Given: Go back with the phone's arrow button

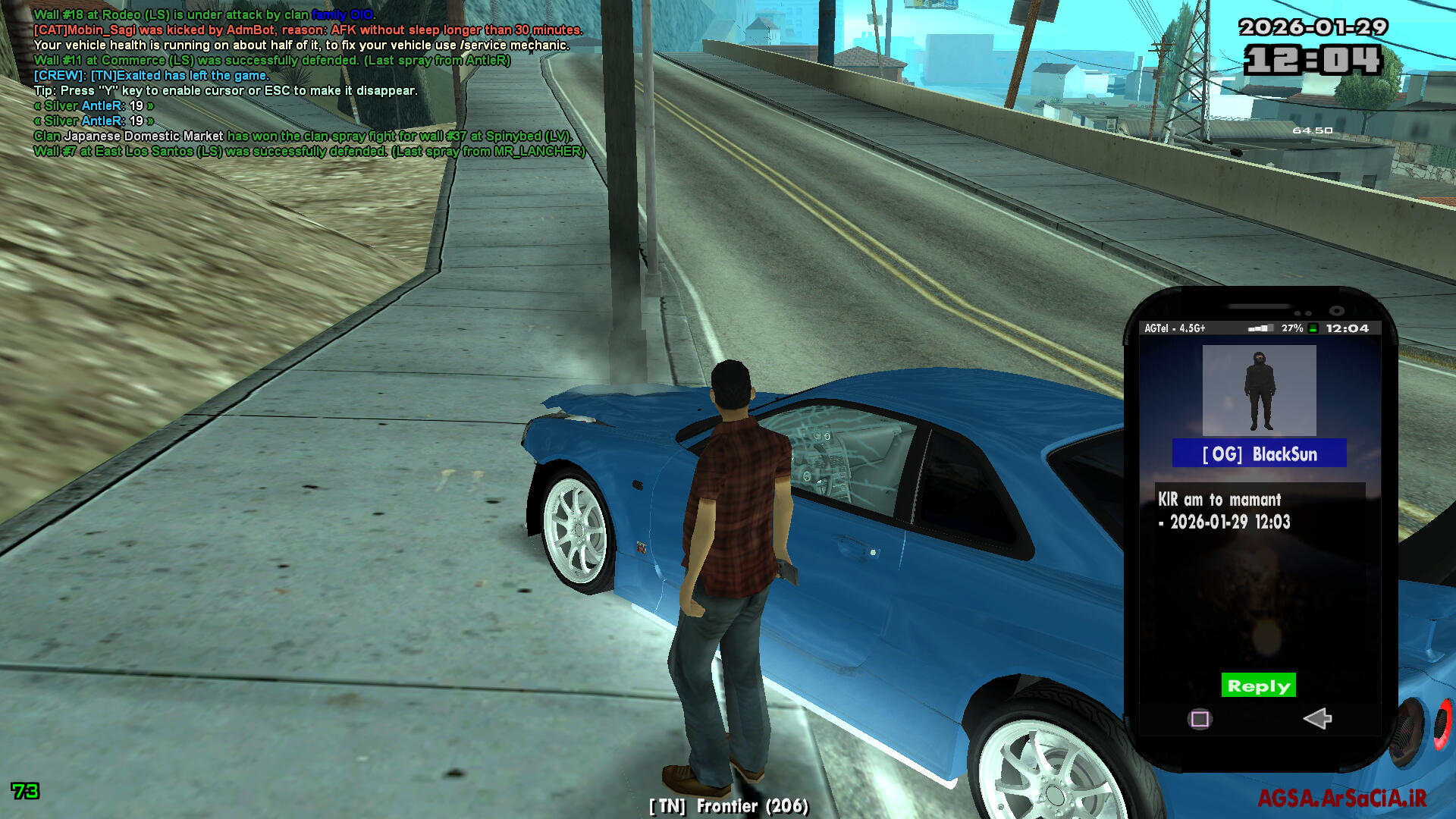Looking at the screenshot, I should click(x=1317, y=718).
